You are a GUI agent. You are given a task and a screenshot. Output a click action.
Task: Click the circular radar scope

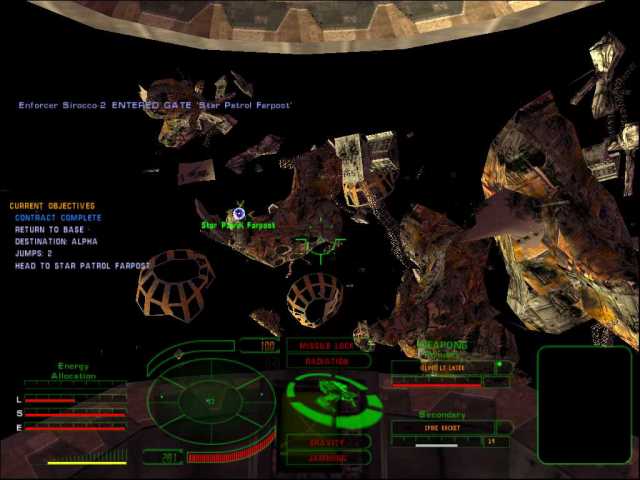pos(211,401)
